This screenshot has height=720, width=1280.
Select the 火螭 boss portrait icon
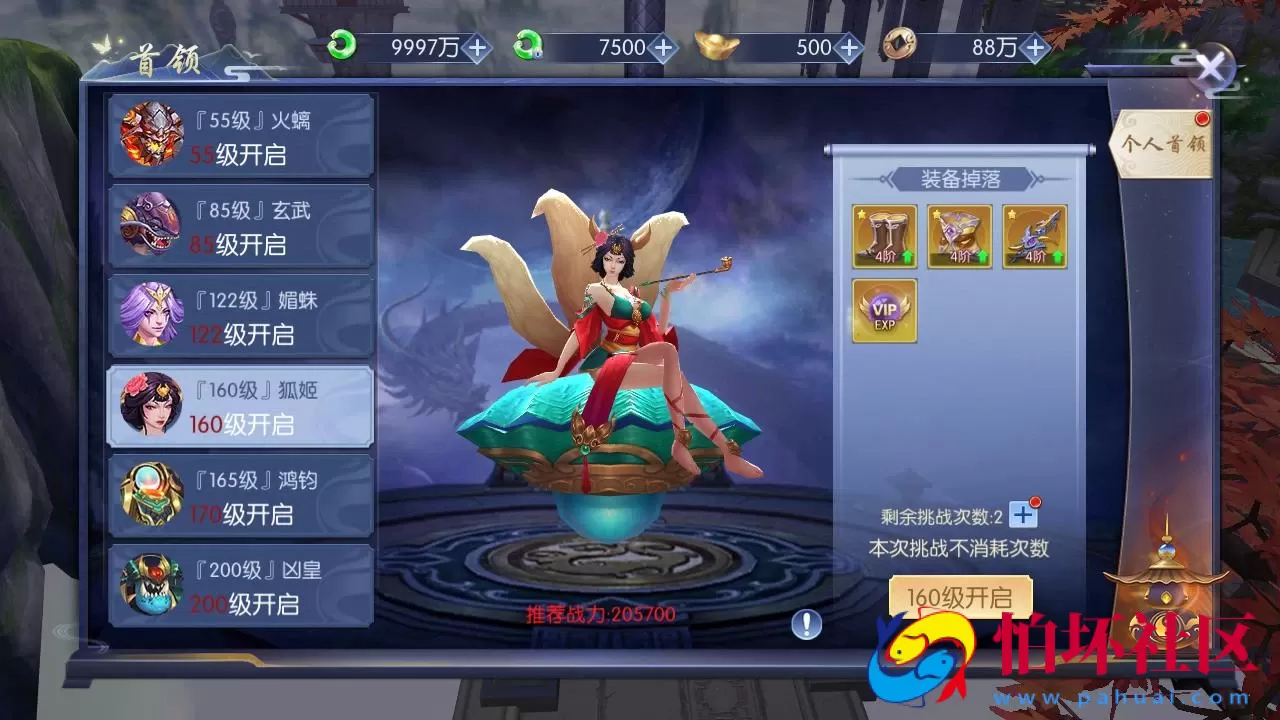pos(151,135)
